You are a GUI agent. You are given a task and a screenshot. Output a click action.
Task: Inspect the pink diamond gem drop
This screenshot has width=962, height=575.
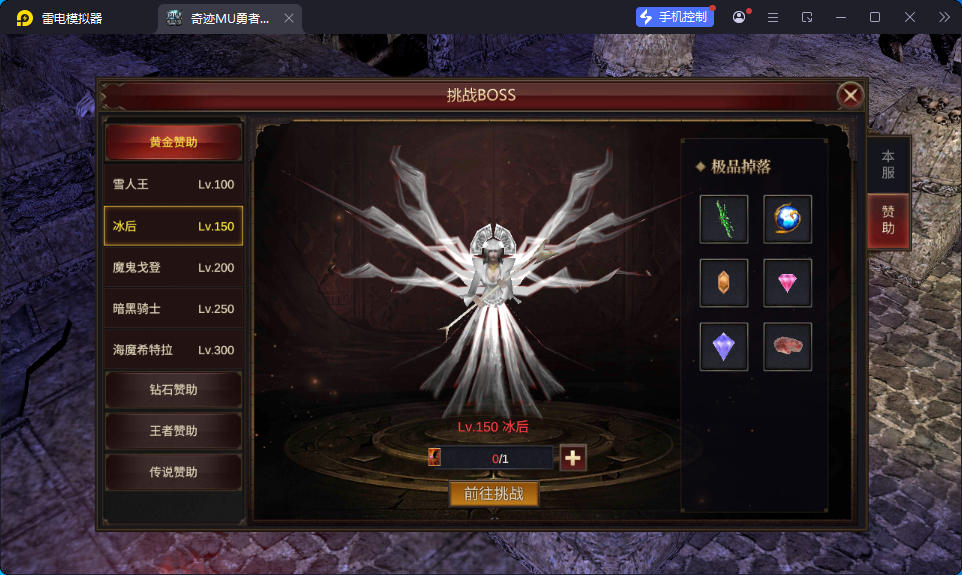[x=787, y=283]
